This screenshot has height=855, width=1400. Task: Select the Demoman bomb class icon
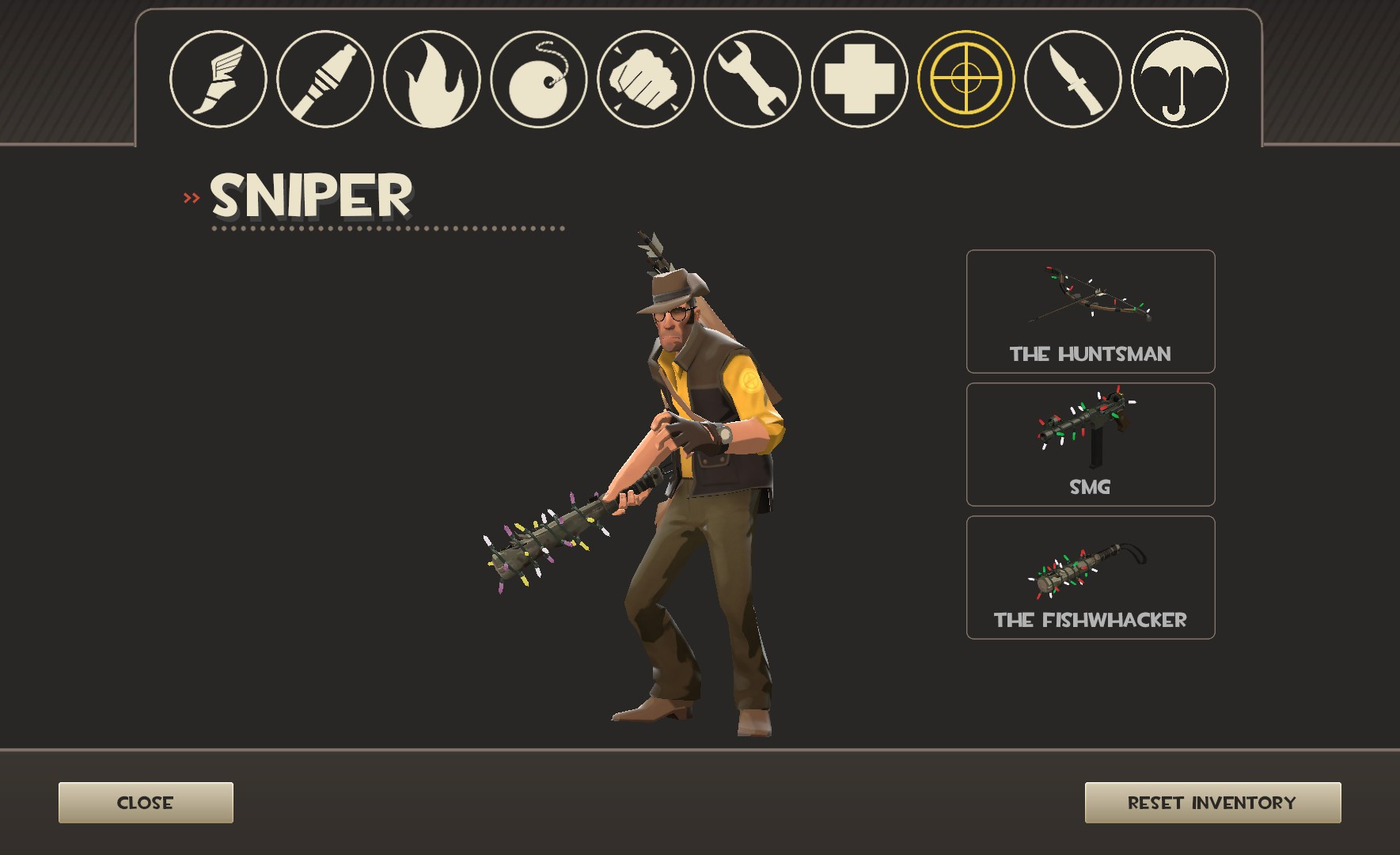point(541,79)
